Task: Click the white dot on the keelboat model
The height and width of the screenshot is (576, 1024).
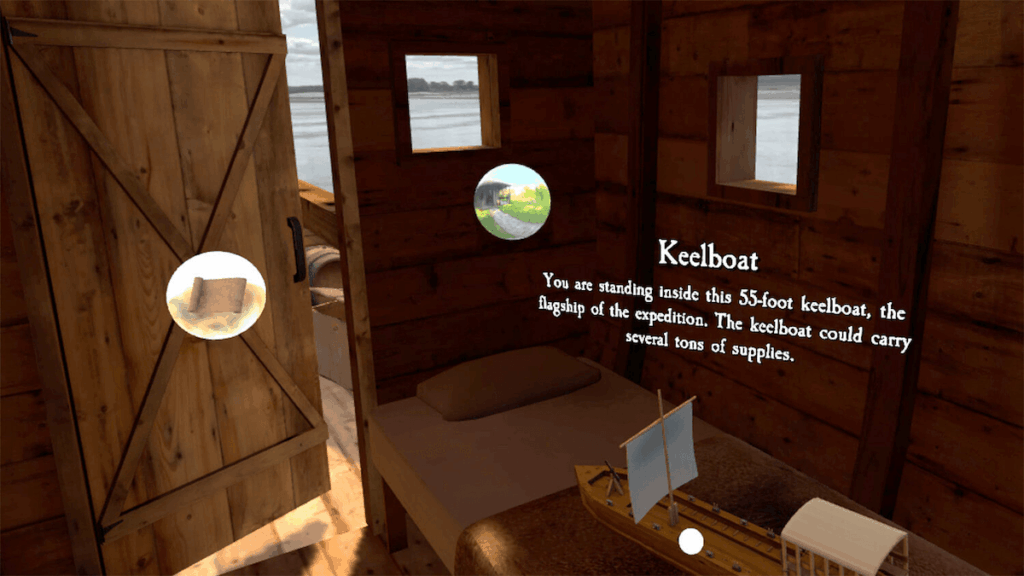Action: point(690,542)
